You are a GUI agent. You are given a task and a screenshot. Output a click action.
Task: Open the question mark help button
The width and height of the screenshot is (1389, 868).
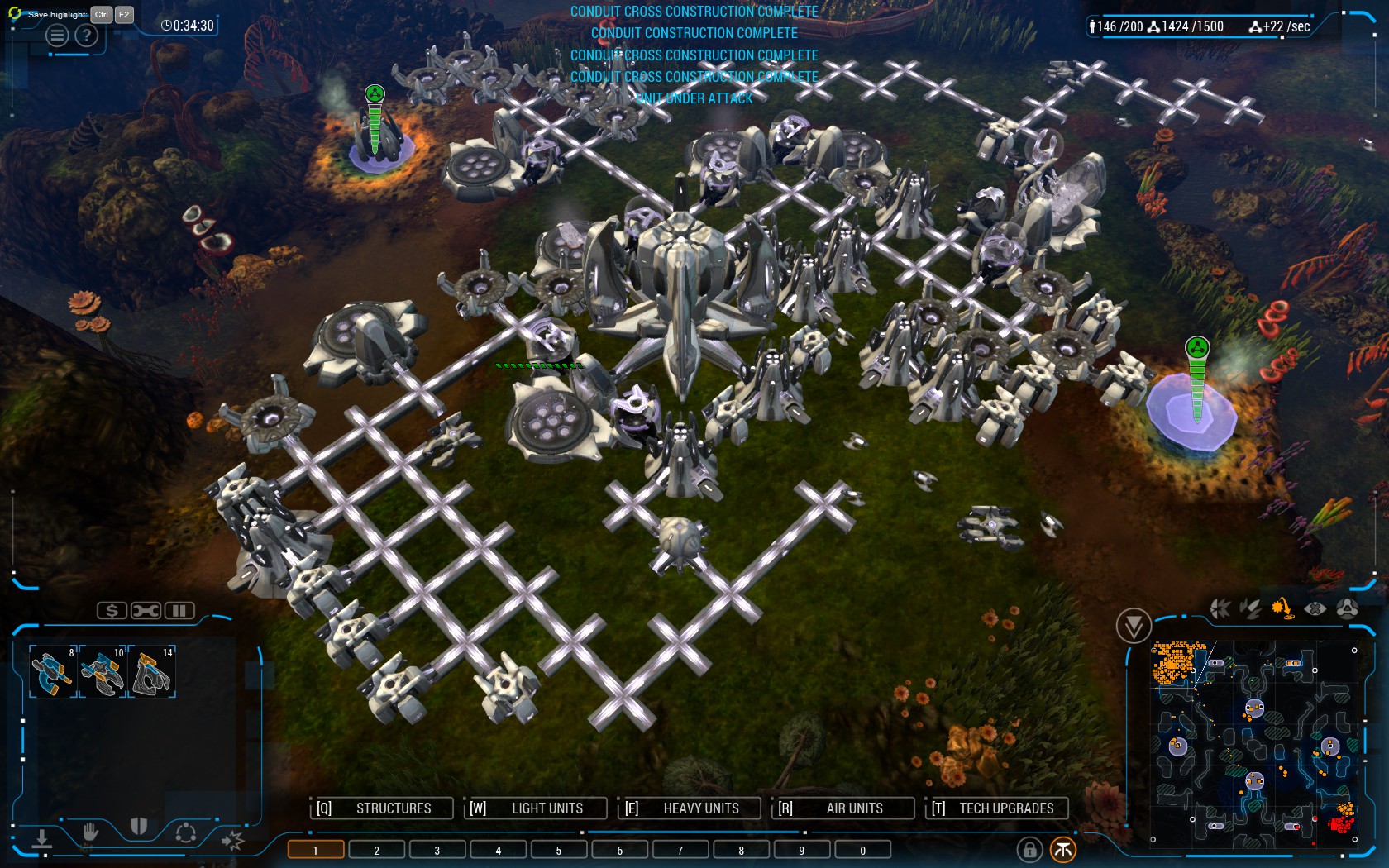[86, 36]
